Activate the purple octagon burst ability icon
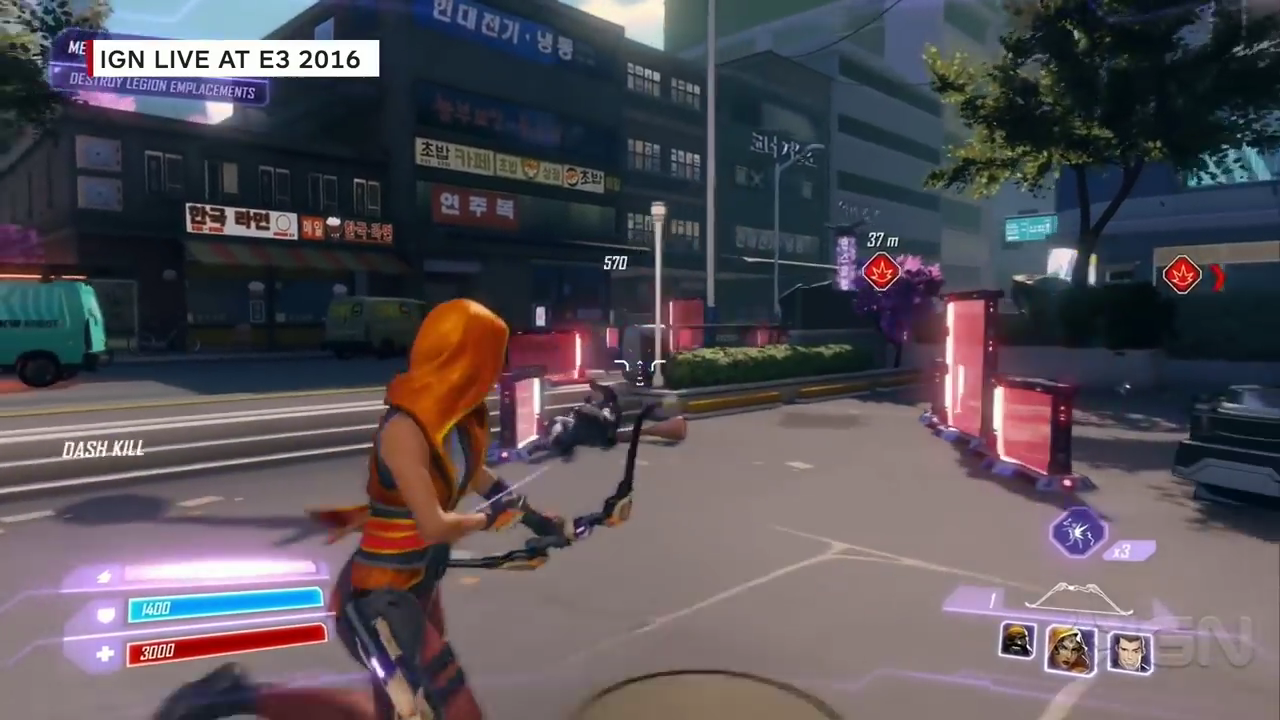The width and height of the screenshot is (1280, 720). (1077, 531)
